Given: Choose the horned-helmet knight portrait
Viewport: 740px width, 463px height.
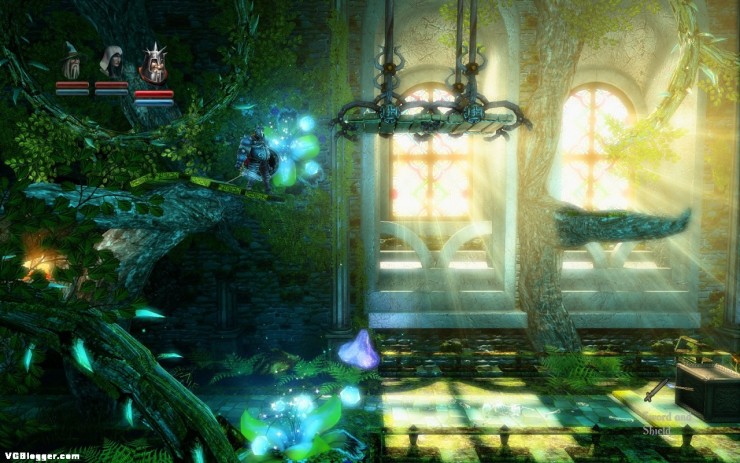Looking at the screenshot, I should pos(153,66).
